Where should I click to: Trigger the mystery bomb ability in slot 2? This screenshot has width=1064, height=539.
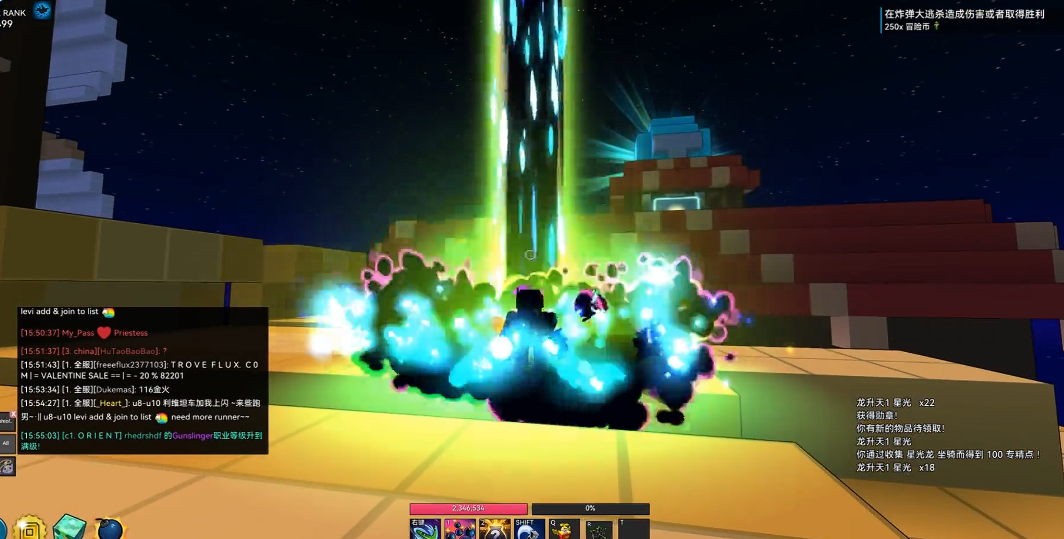tap(494, 529)
